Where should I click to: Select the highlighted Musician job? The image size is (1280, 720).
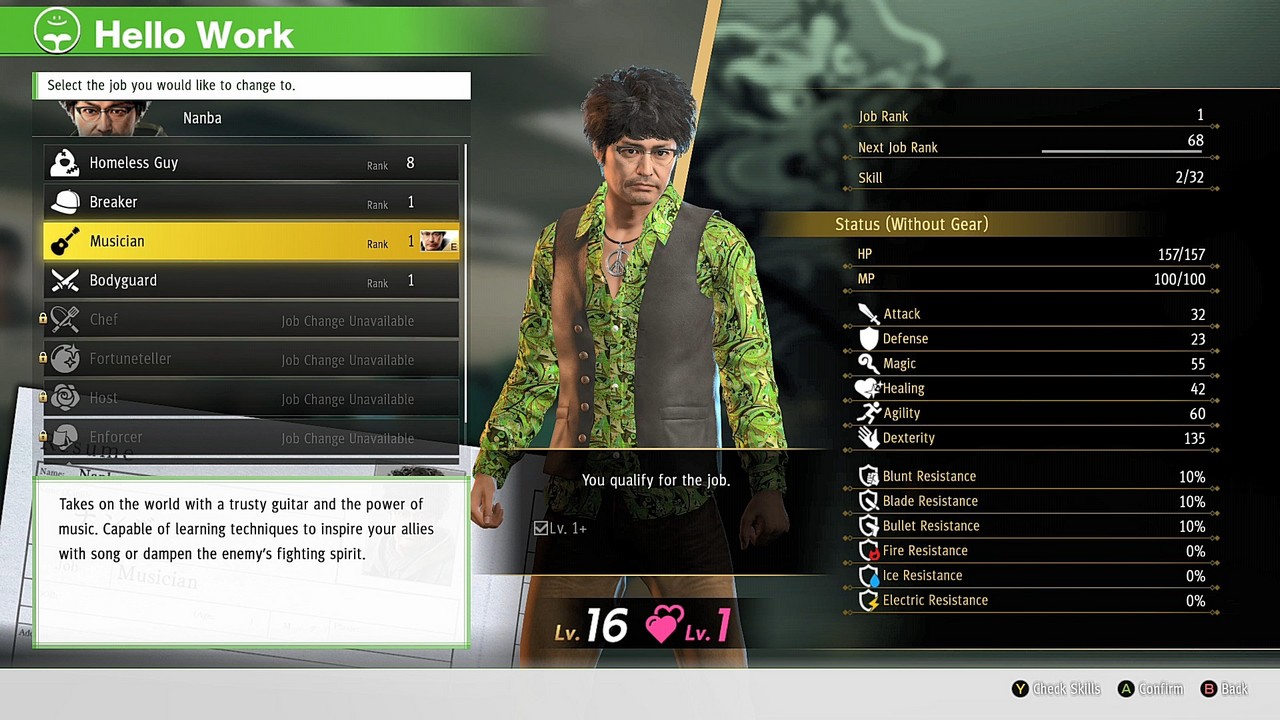pyautogui.click(x=250, y=241)
